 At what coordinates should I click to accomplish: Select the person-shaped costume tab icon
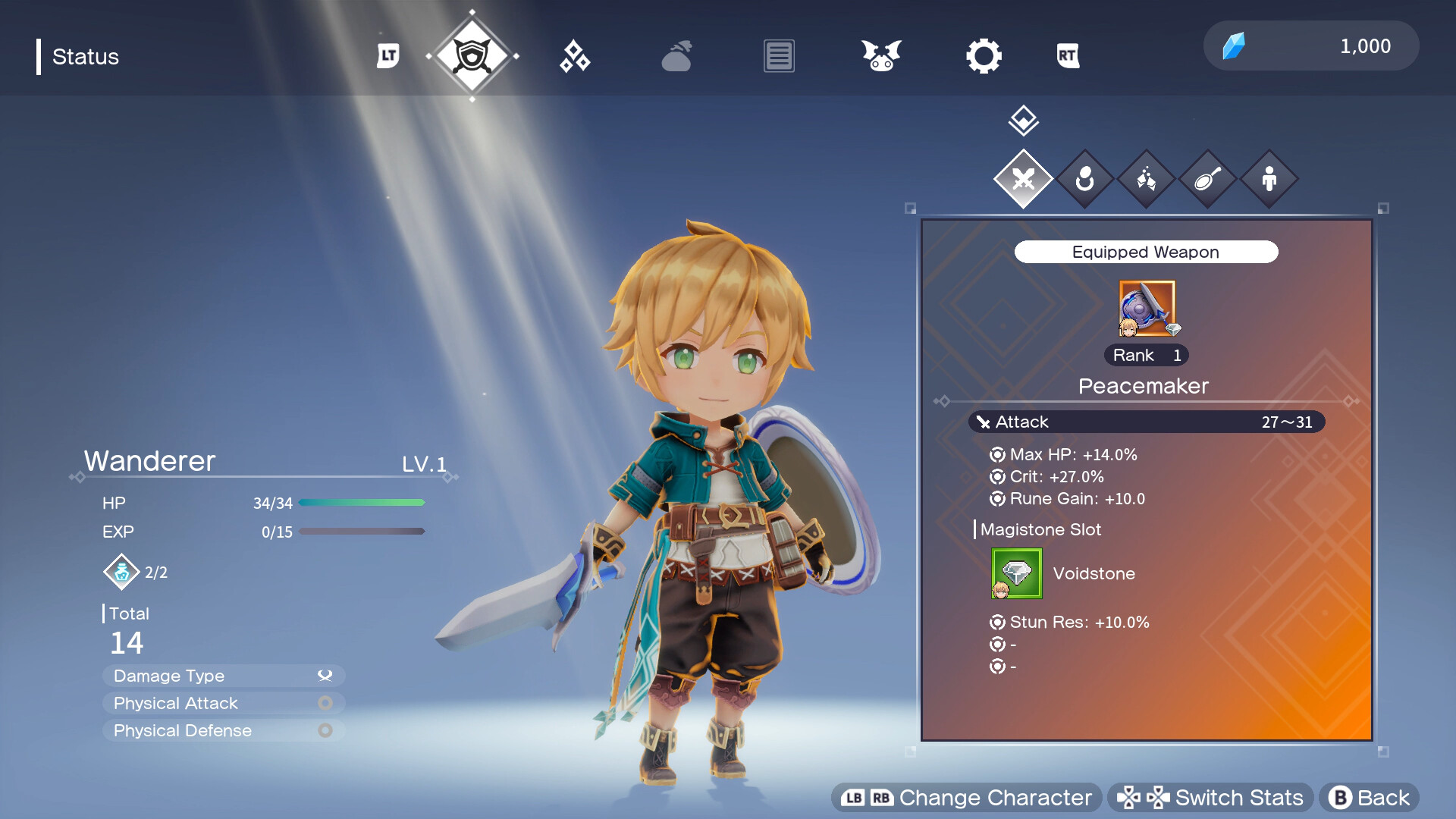[1269, 179]
